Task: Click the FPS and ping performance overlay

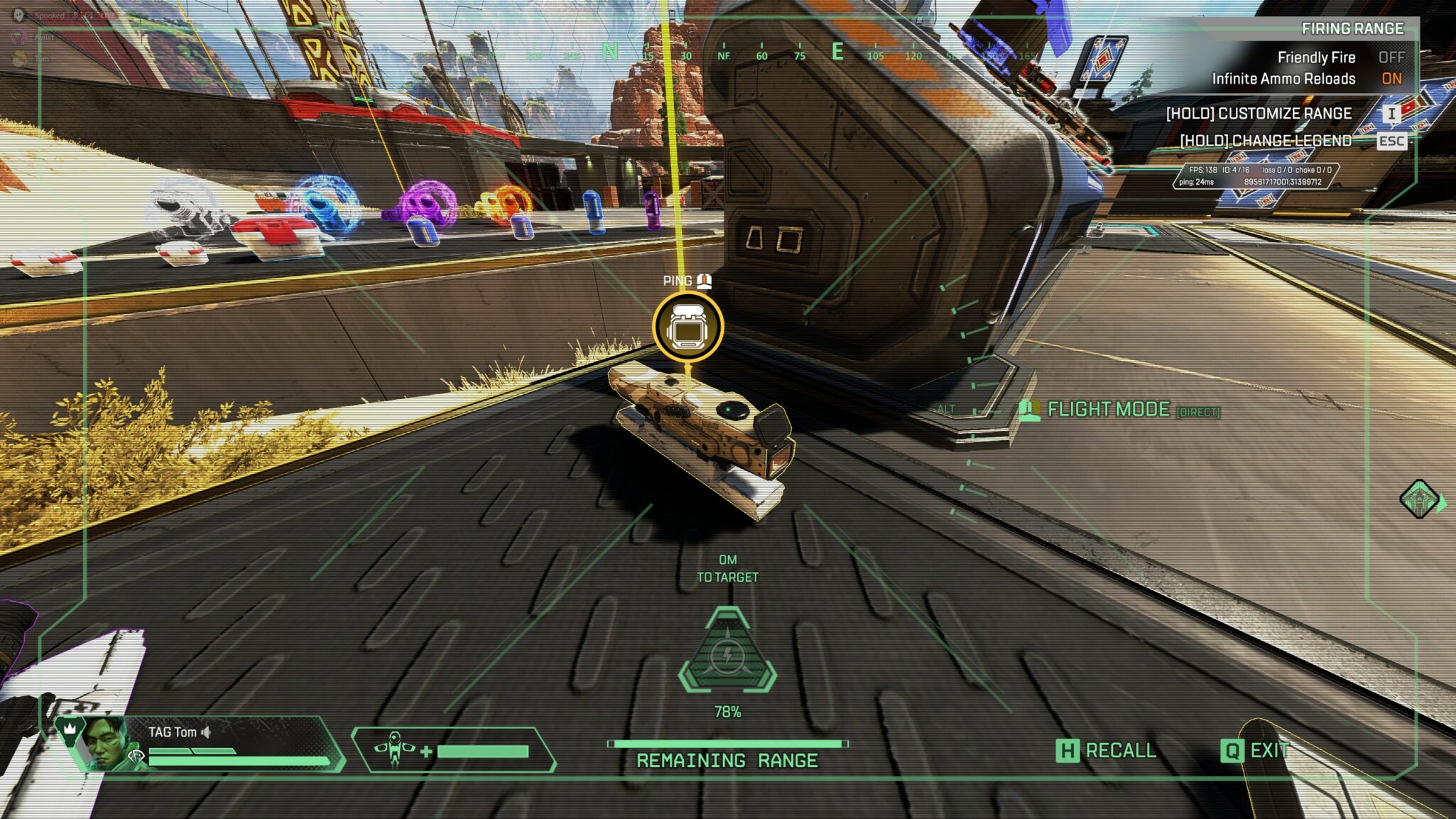Action: point(1255,175)
